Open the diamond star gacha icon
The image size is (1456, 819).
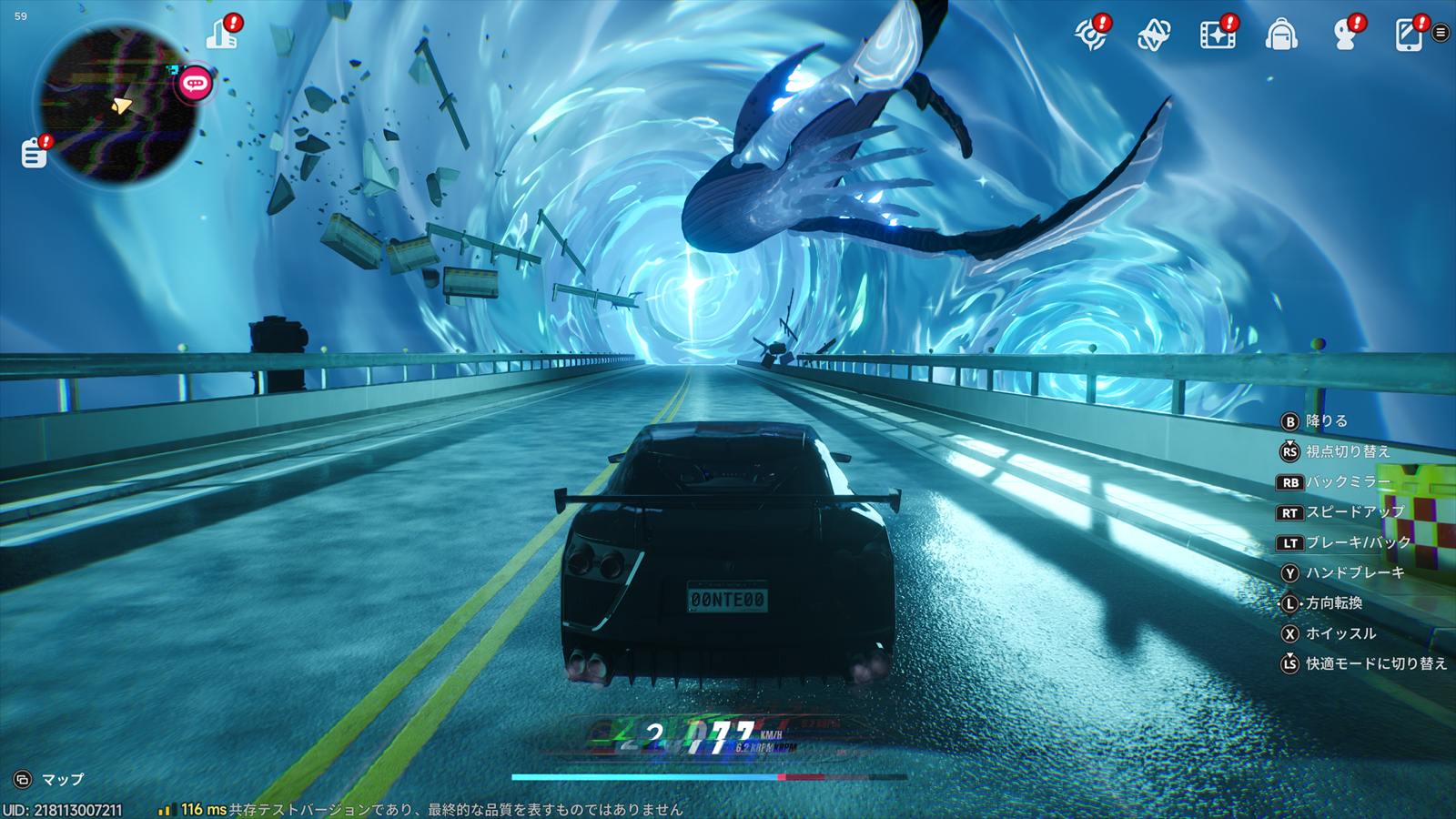coord(1153,35)
